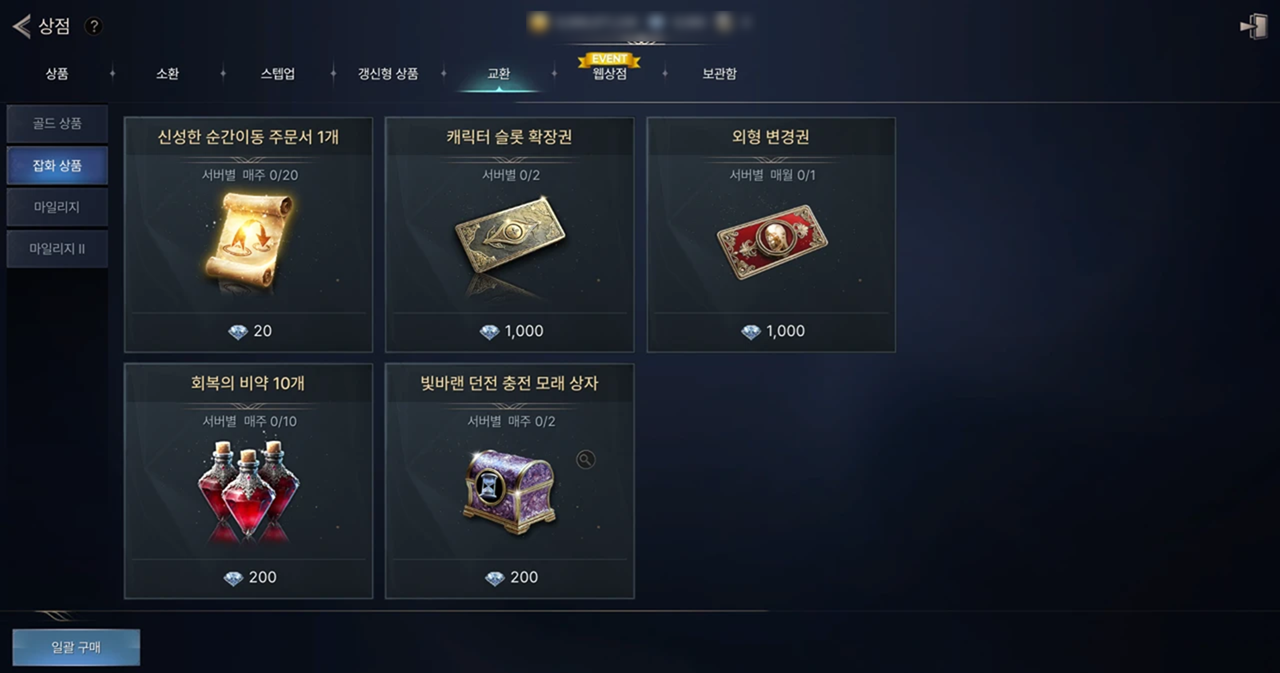1280x673 pixels.
Task: Open the 마일리지 II category
Action: [57, 248]
